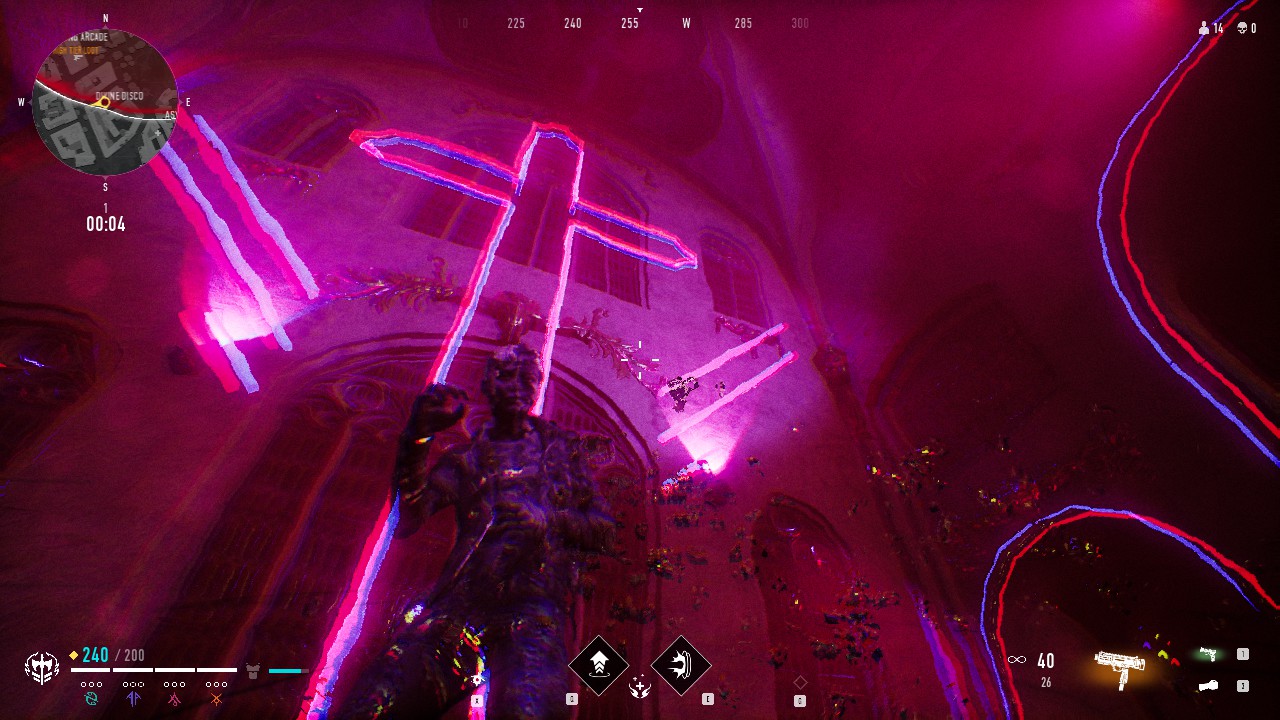Click the players-remaining counter icon

1204,29
